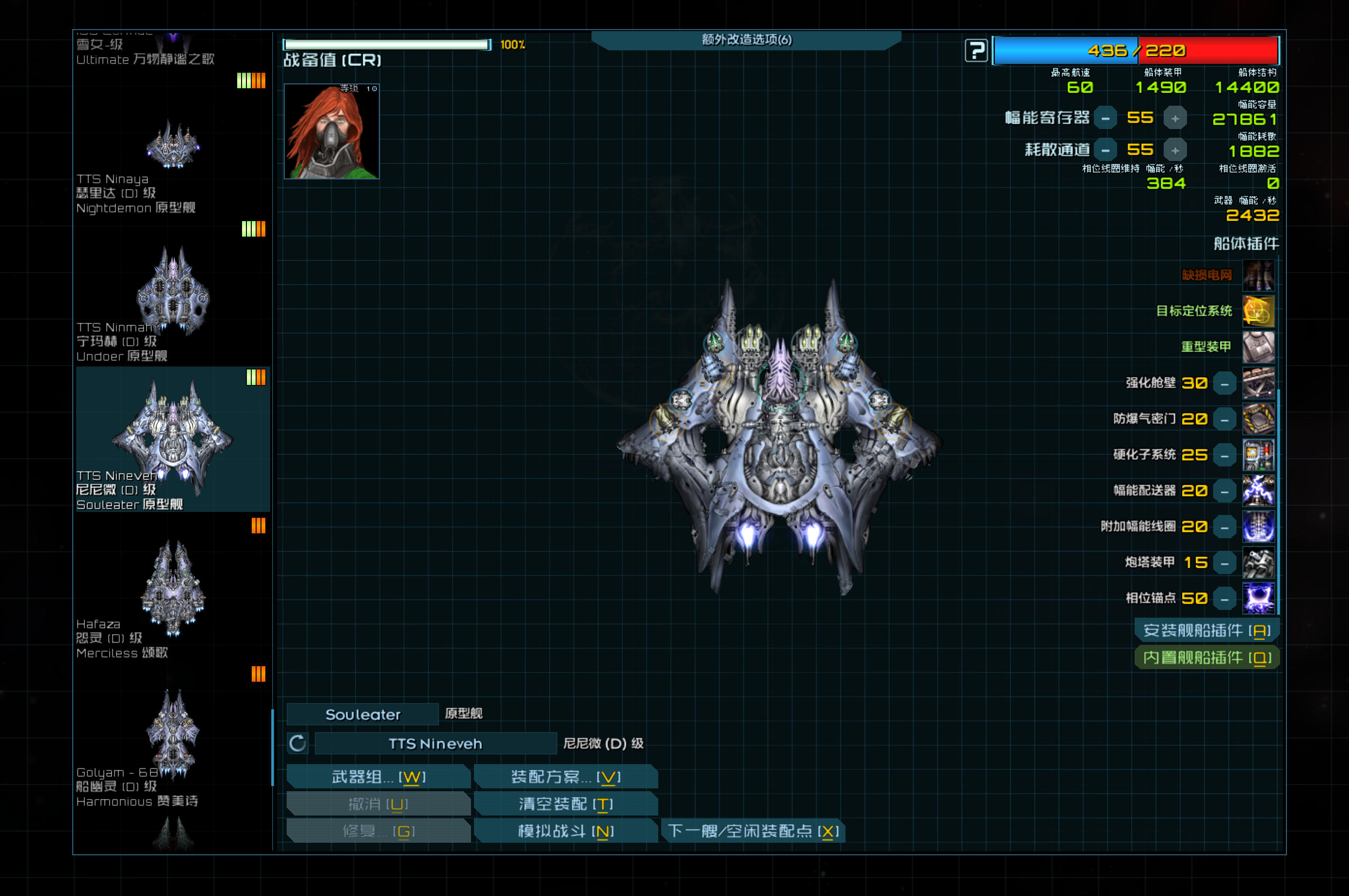Show 内置舰船插件 built-in hullmods
This screenshot has height=896, width=1349.
tap(1207, 658)
